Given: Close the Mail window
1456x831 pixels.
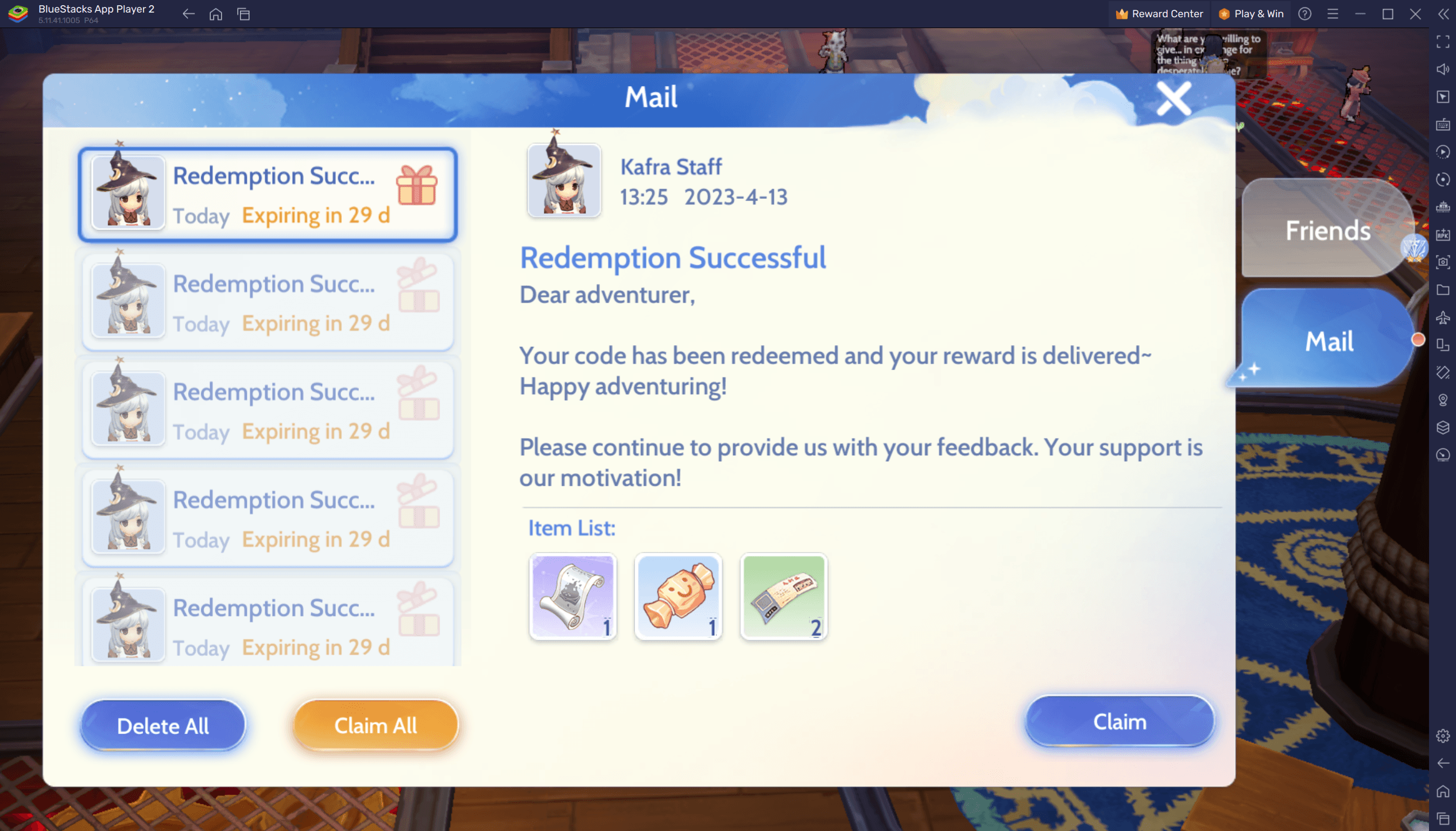Looking at the screenshot, I should (x=1173, y=99).
